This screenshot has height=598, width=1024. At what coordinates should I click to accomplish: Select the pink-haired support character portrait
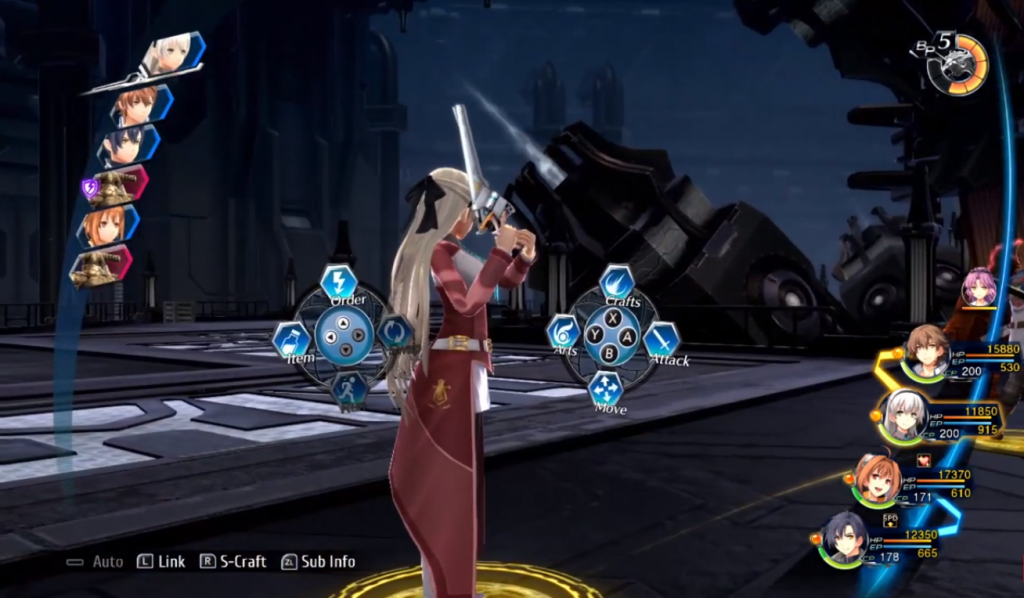pyautogui.click(x=978, y=288)
